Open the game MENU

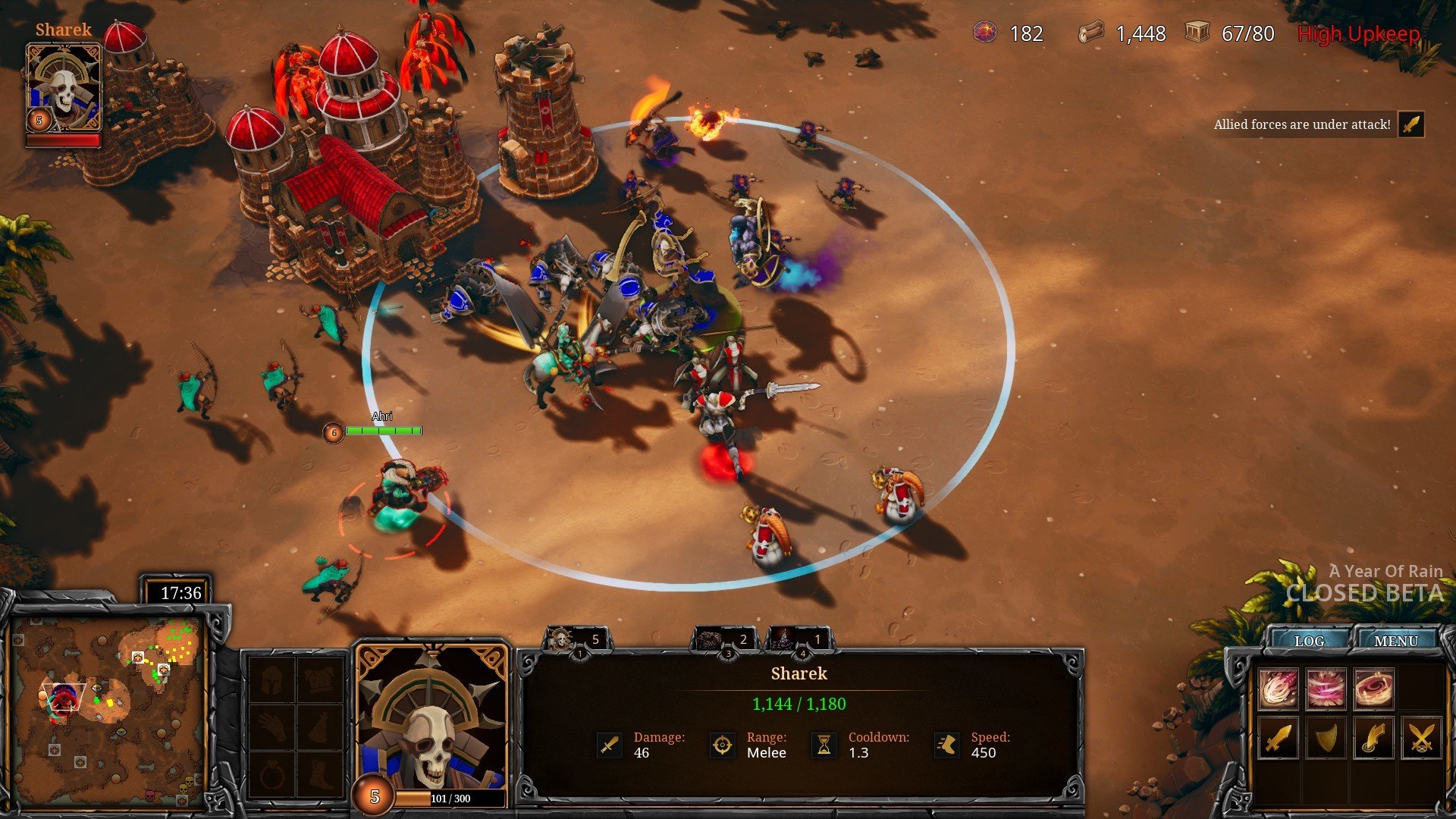click(1395, 641)
